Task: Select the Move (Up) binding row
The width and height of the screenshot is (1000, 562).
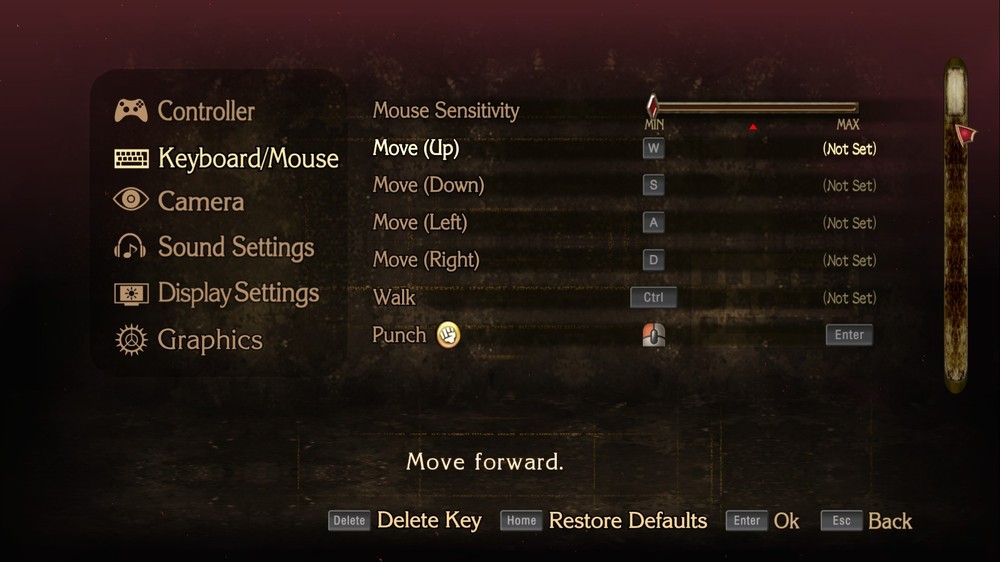Action: [416, 148]
